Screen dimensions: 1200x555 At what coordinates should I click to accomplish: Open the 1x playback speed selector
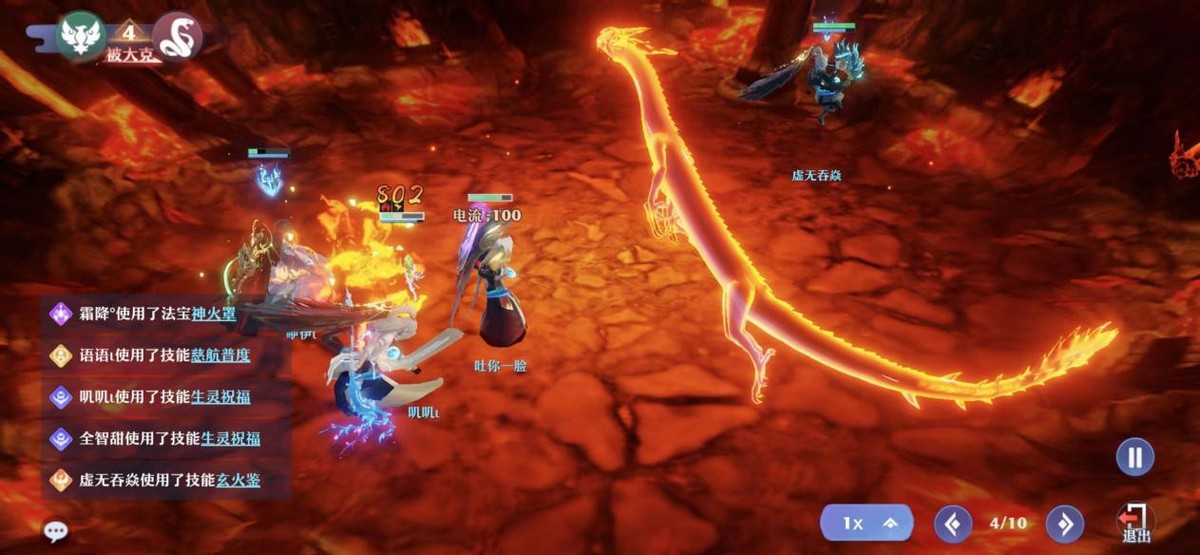click(x=867, y=523)
